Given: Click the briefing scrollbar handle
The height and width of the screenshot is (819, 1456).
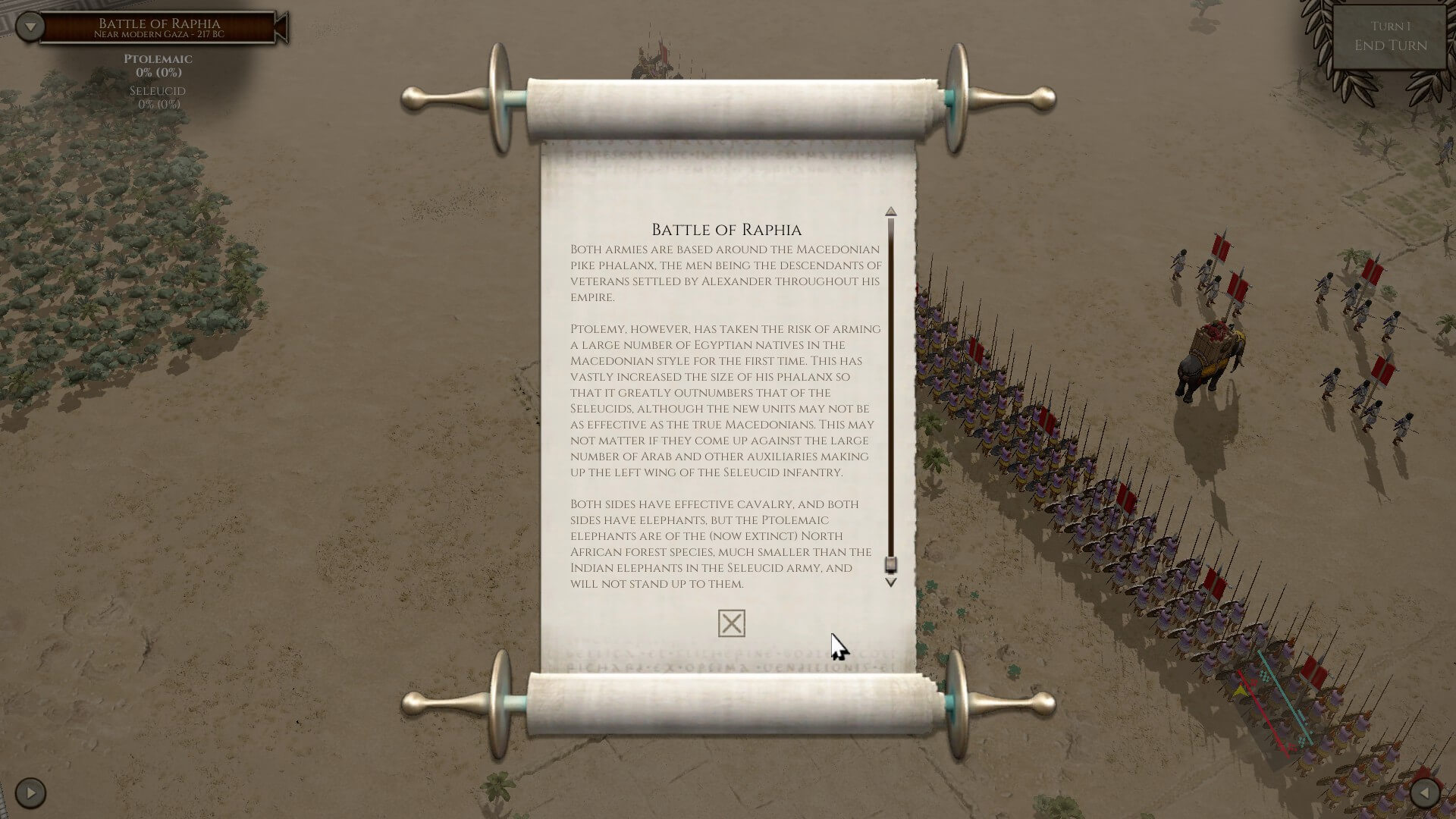Looking at the screenshot, I should [x=891, y=565].
